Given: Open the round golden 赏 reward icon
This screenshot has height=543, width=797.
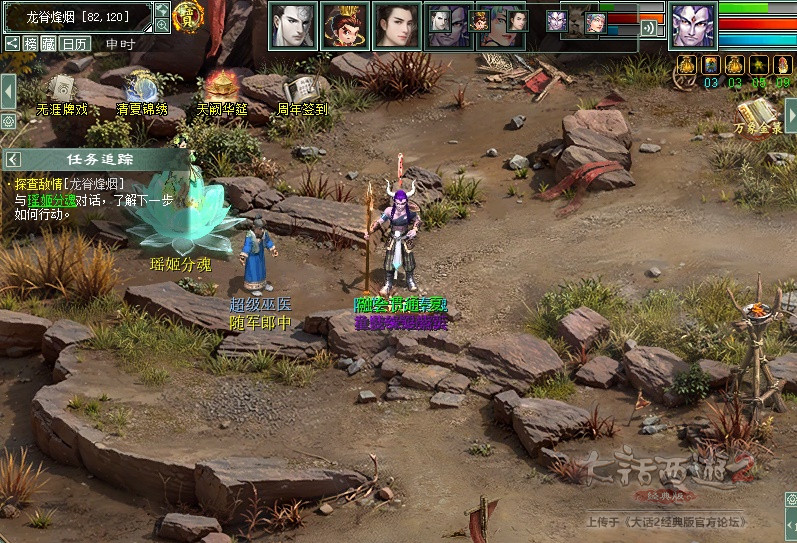Looking at the screenshot, I should [188, 16].
